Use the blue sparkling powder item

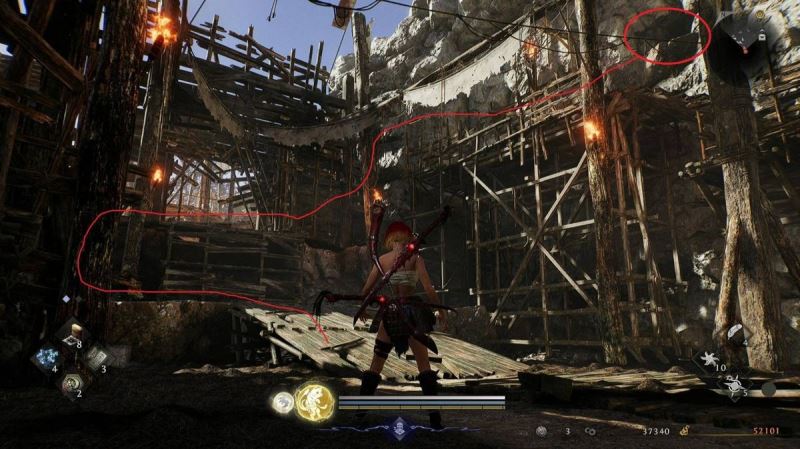46,358
